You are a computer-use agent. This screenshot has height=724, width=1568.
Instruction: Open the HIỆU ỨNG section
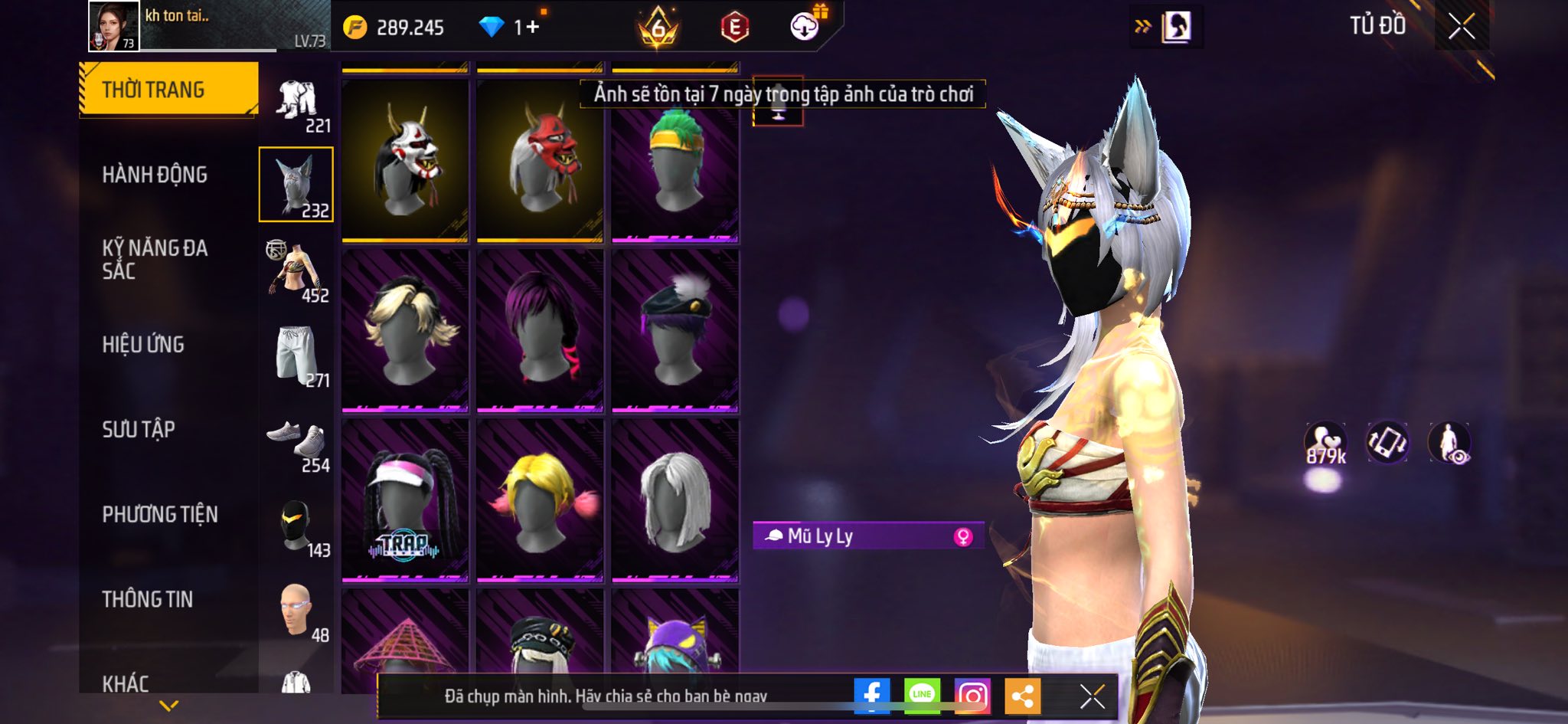[143, 345]
